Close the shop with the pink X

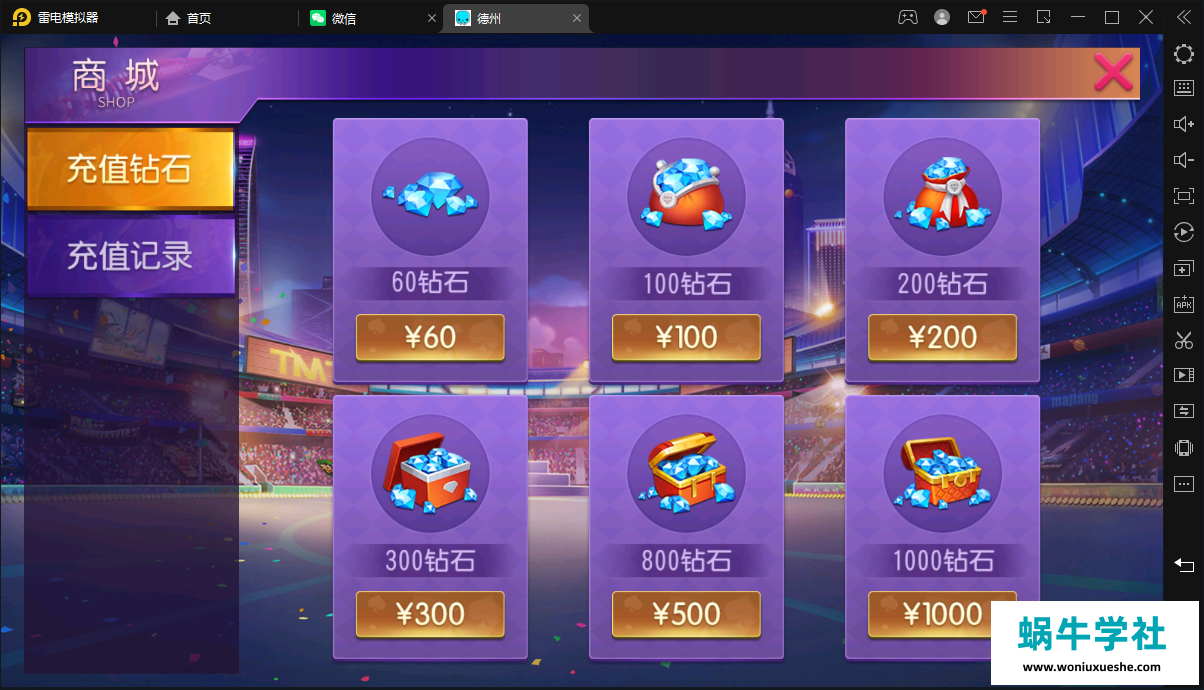(x=1112, y=72)
